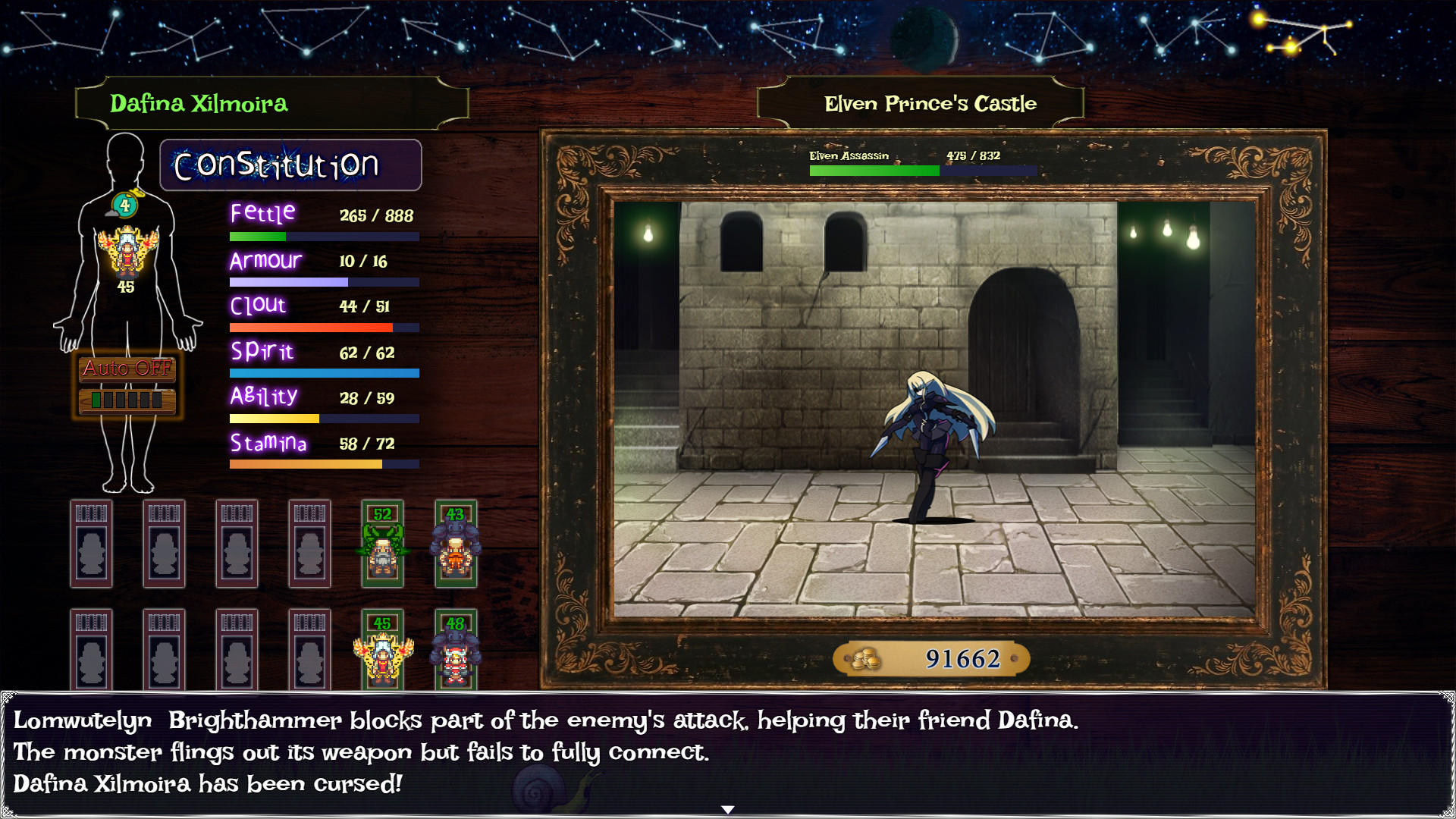Click the teal level 4 amulet badge
1456x819 pixels.
pos(125,203)
